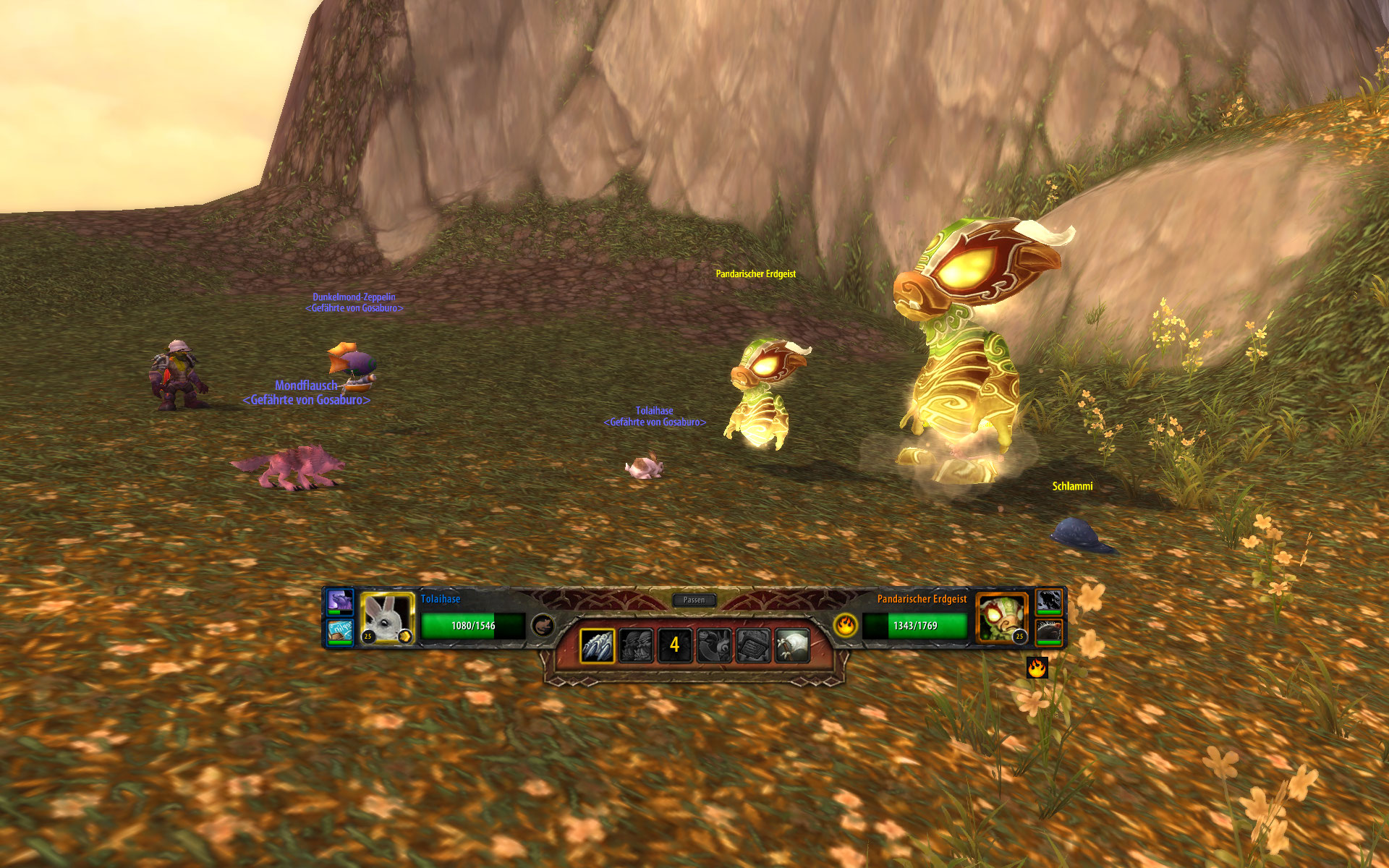Click the Passen (pass turn) button
The height and width of the screenshot is (868, 1389).
(694, 600)
